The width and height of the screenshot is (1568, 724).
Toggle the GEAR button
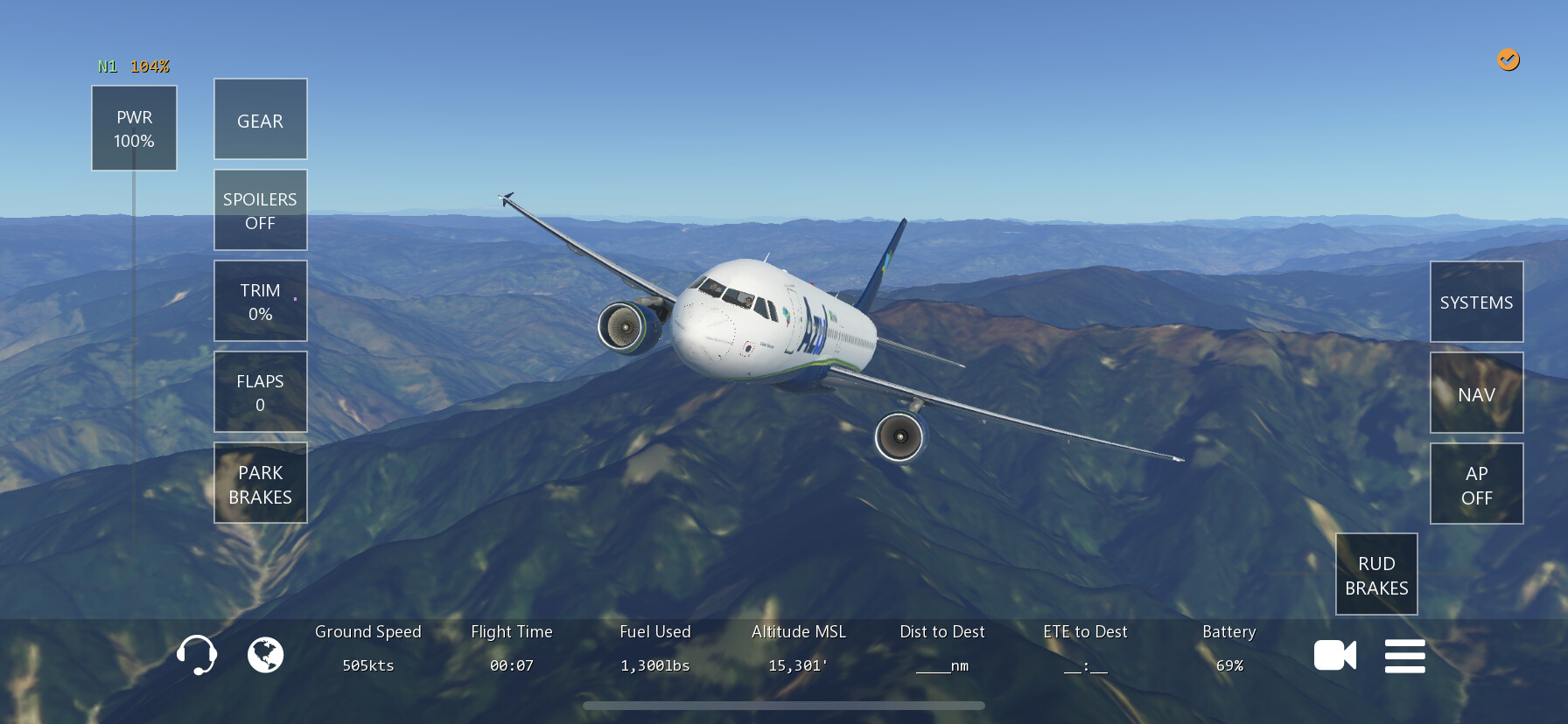click(260, 120)
